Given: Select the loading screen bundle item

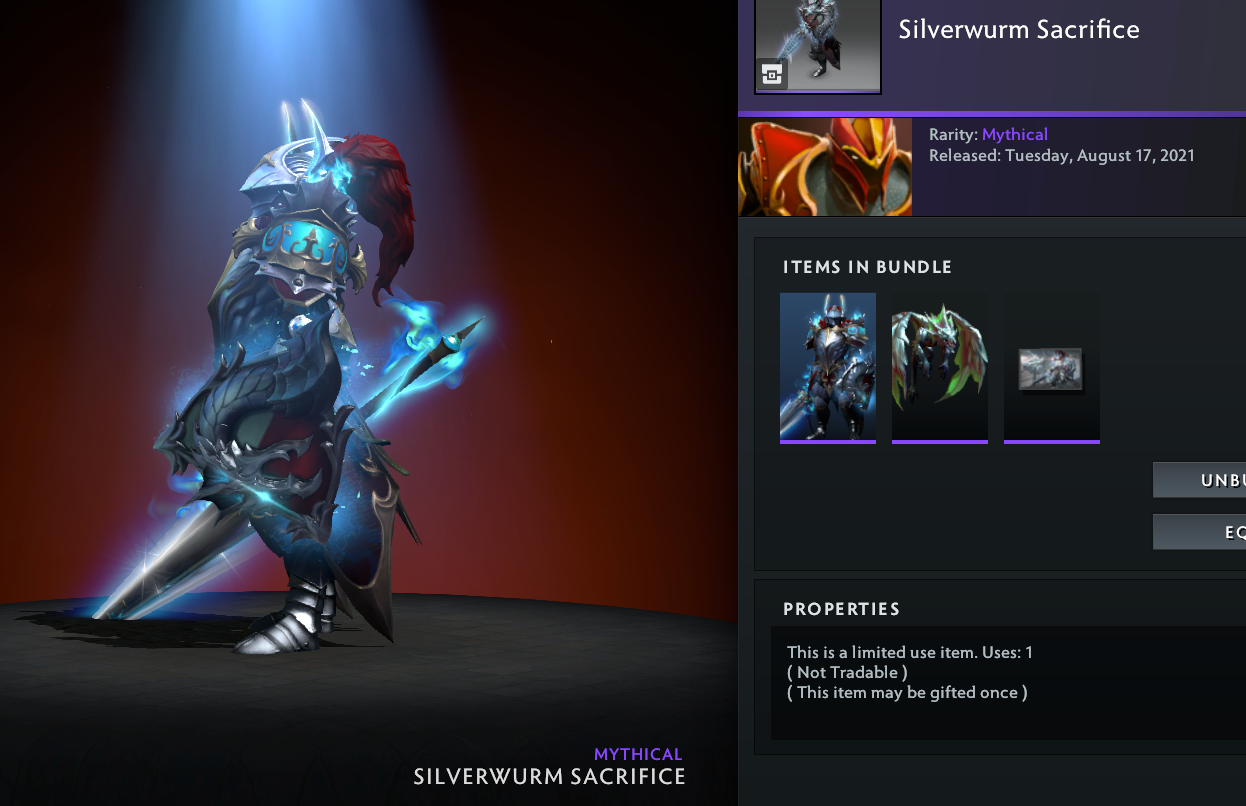Looking at the screenshot, I should pyautogui.click(x=1051, y=368).
